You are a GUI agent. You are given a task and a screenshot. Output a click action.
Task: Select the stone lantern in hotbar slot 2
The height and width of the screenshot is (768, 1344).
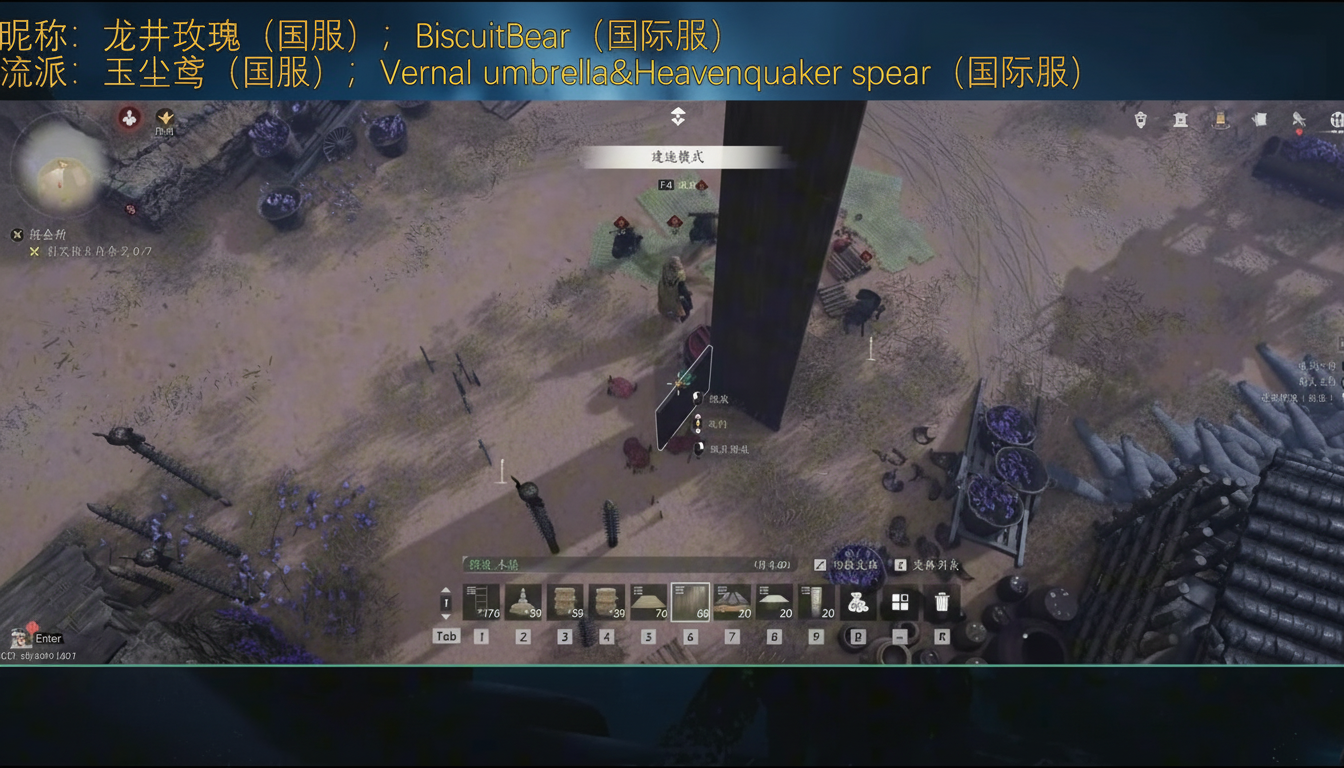click(x=522, y=600)
